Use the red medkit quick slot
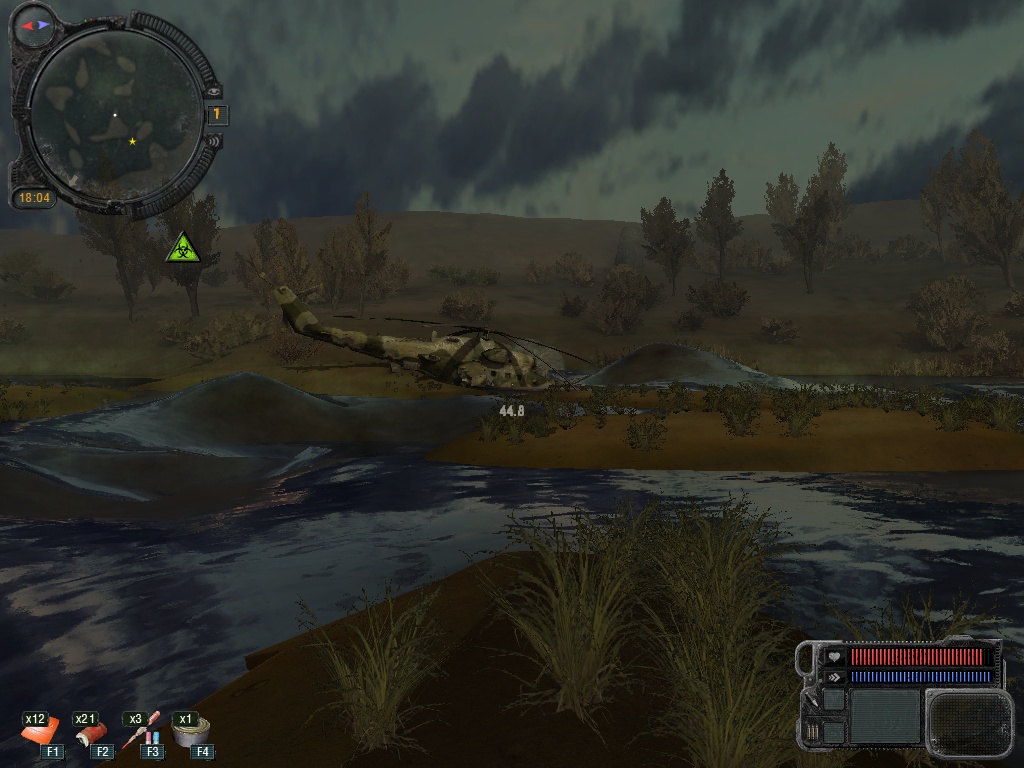The height and width of the screenshot is (768, 1024). (x=43, y=735)
